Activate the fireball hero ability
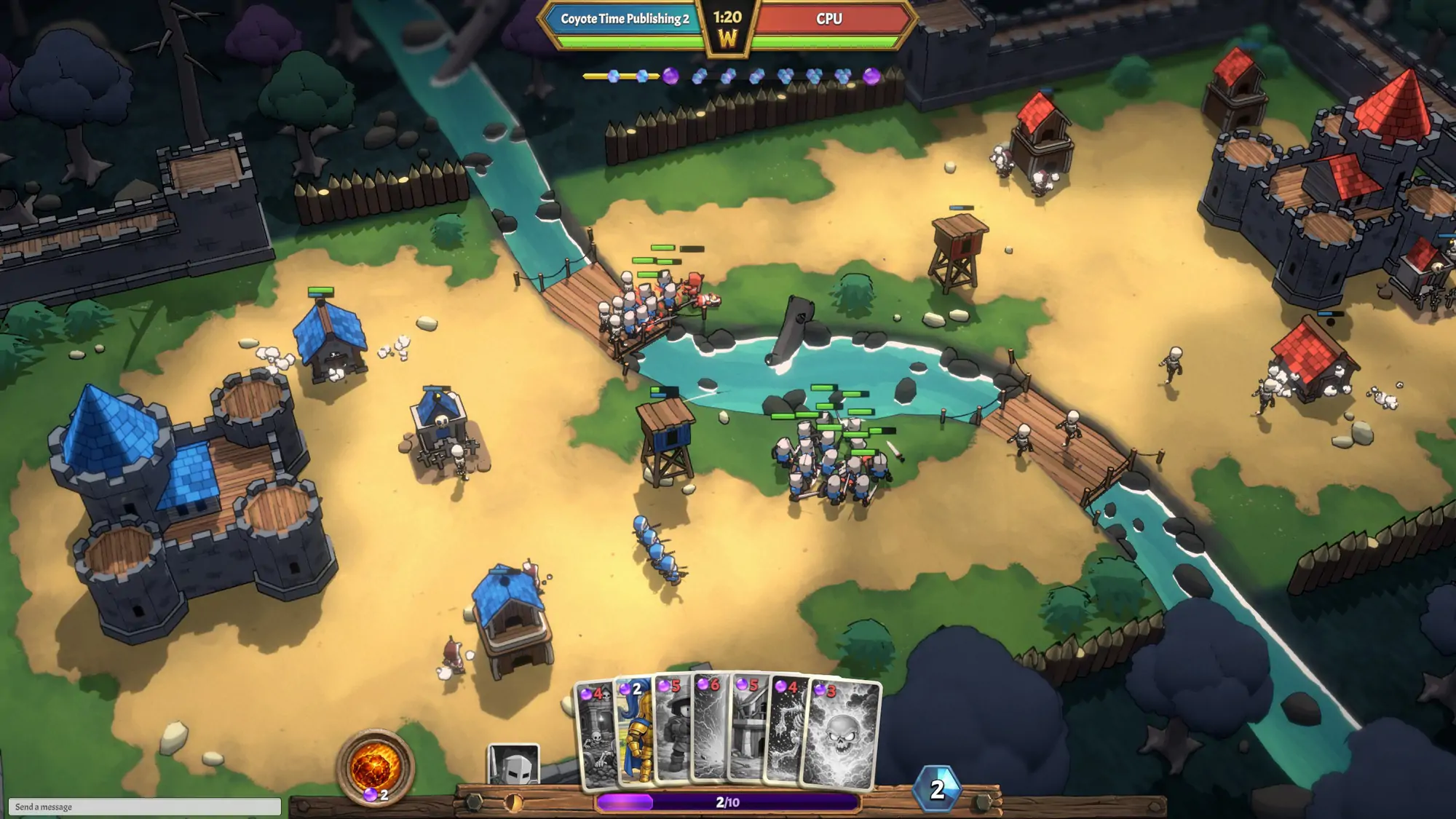The image size is (1456, 819). pyautogui.click(x=374, y=767)
